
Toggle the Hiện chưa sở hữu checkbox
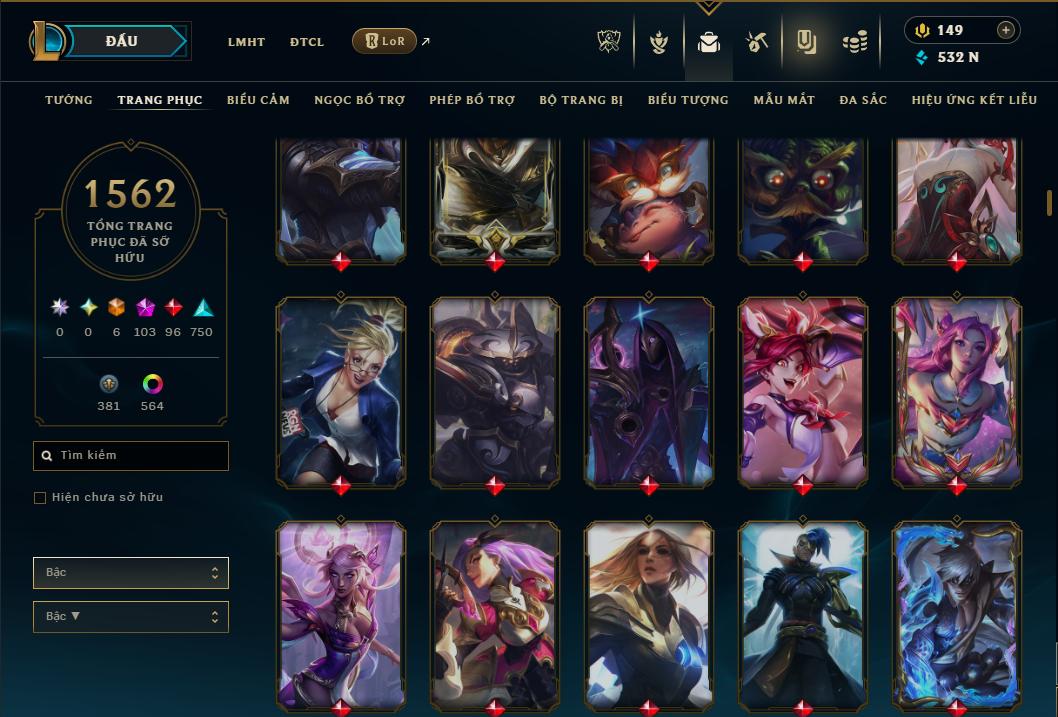coord(40,498)
